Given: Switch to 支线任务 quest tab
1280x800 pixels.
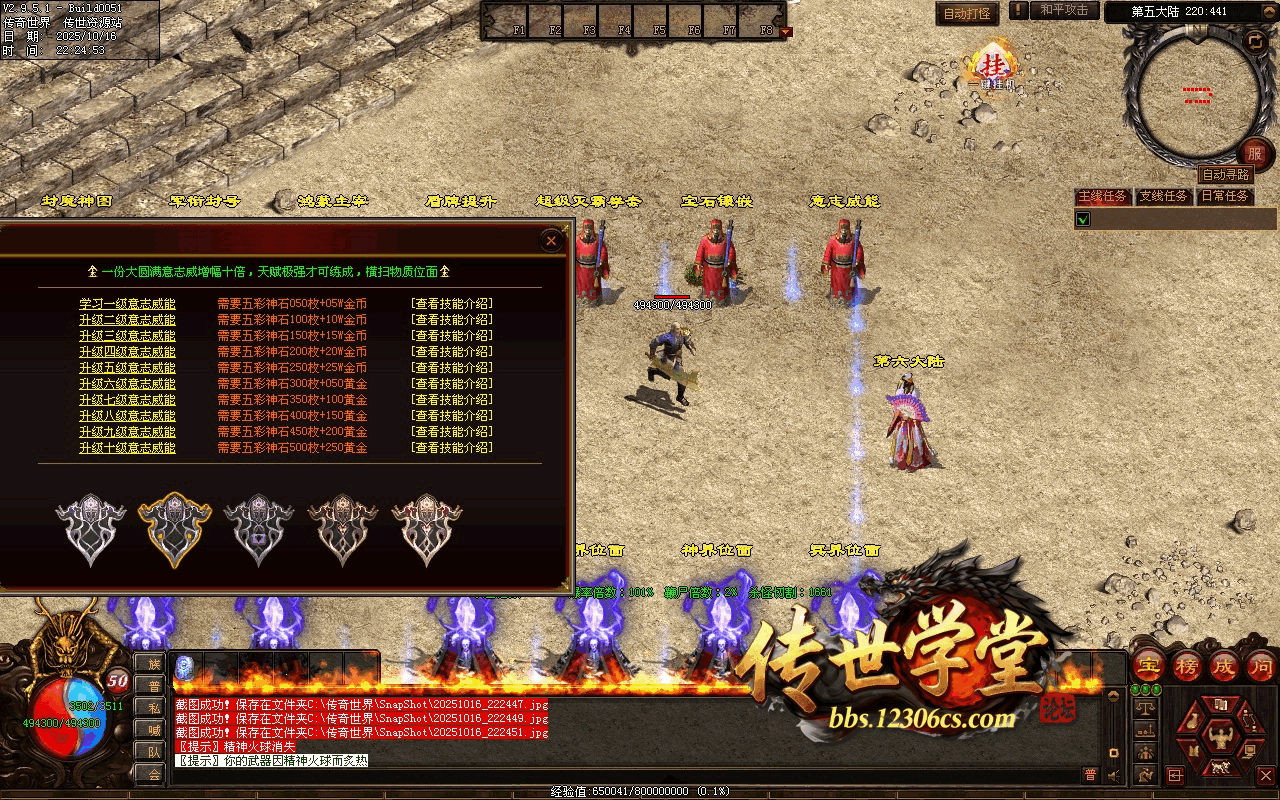Looking at the screenshot, I should coord(1164,197).
